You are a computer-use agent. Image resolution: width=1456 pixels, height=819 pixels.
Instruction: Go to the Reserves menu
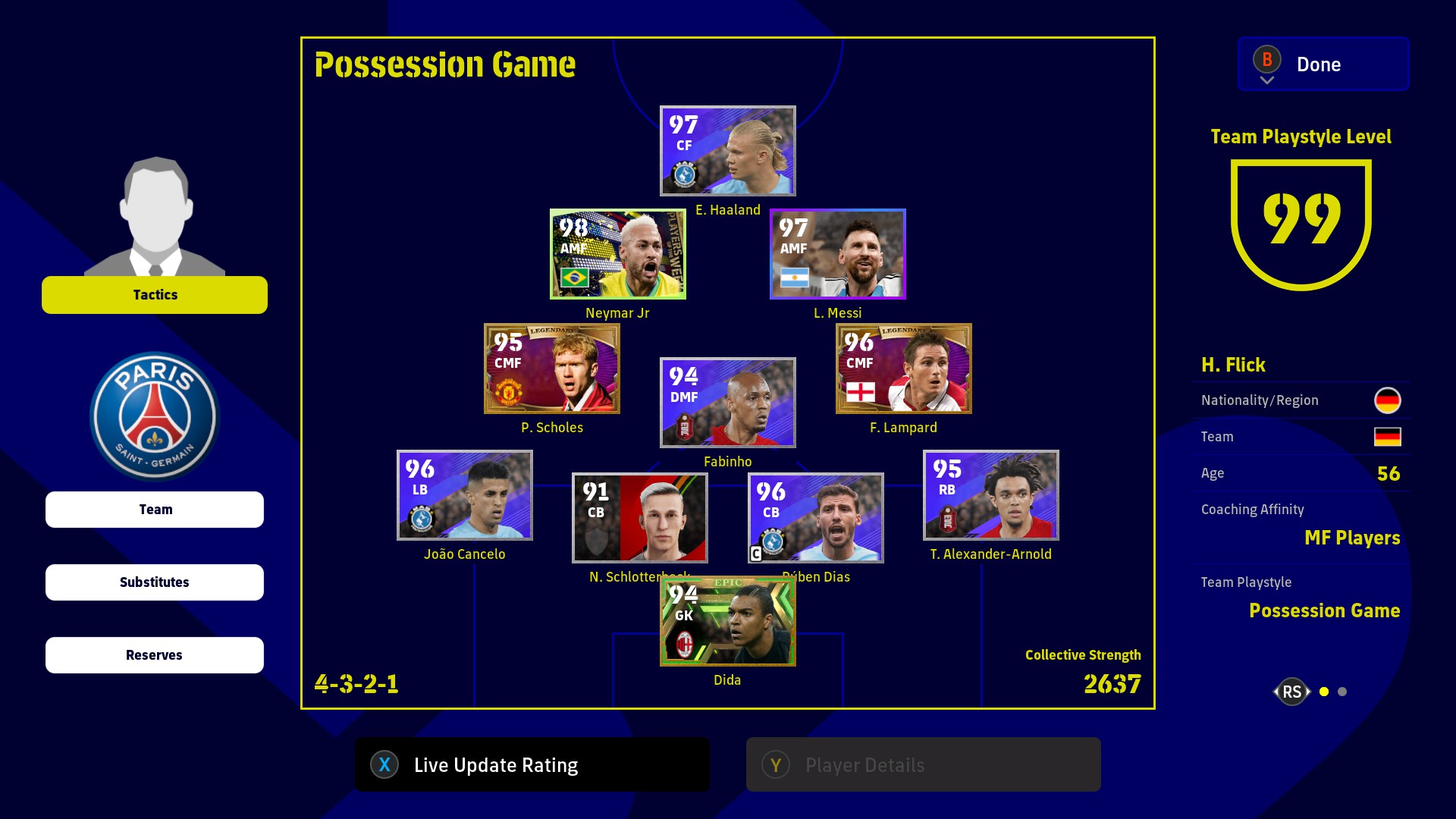pos(155,655)
